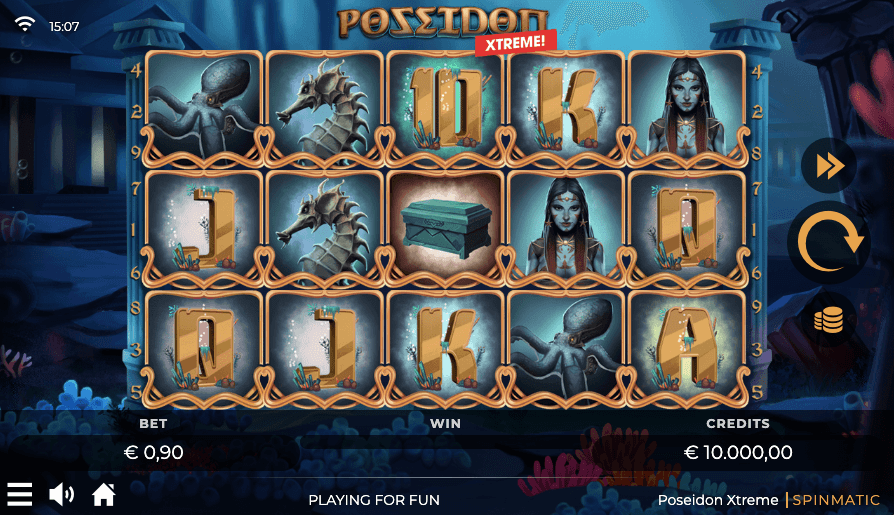Screen dimensions: 894x515
Task: Toggle the sound speaker icon
Action: [62, 494]
